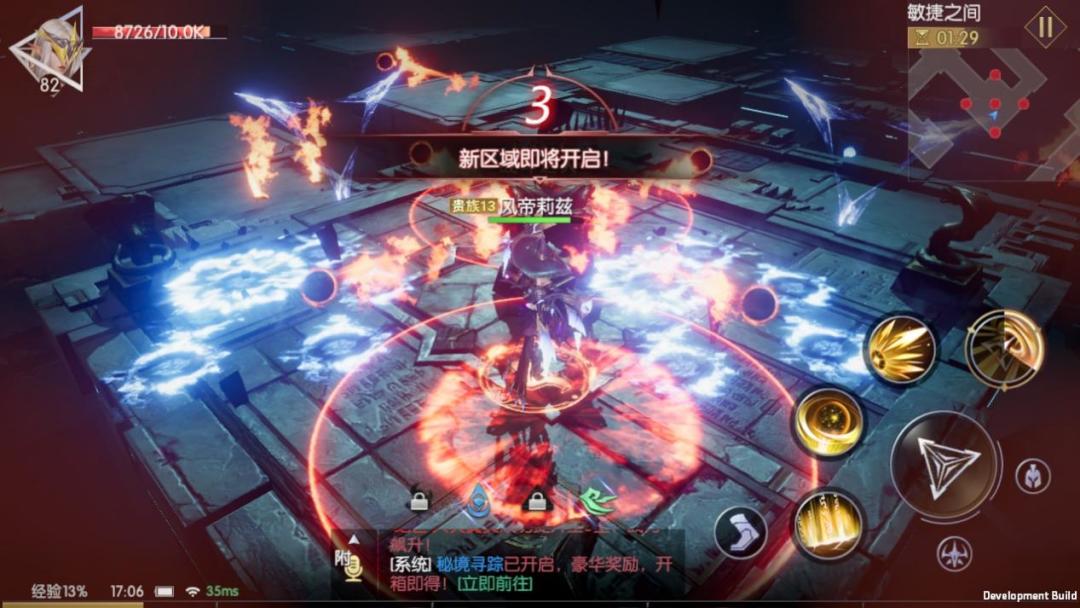Use the golden crescent slash skill on cooldown

1004,347
